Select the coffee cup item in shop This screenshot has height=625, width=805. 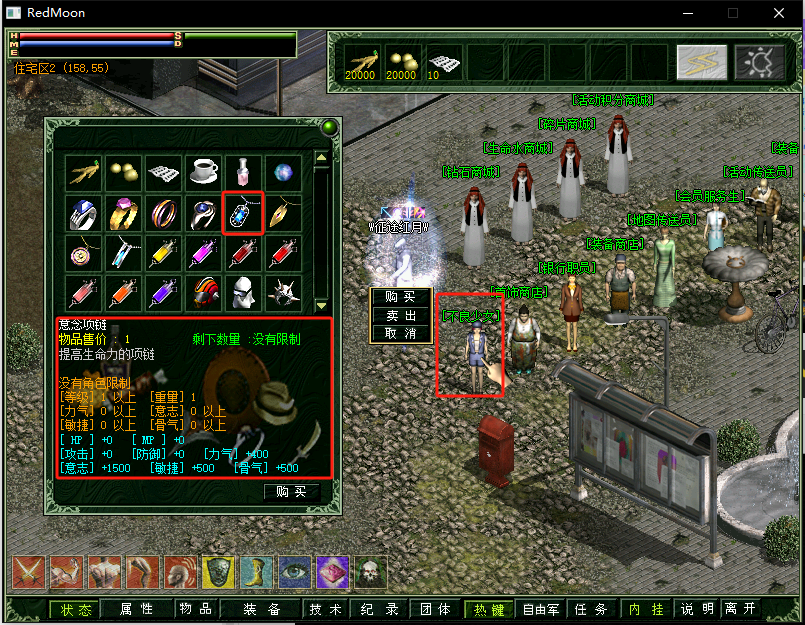(204, 172)
